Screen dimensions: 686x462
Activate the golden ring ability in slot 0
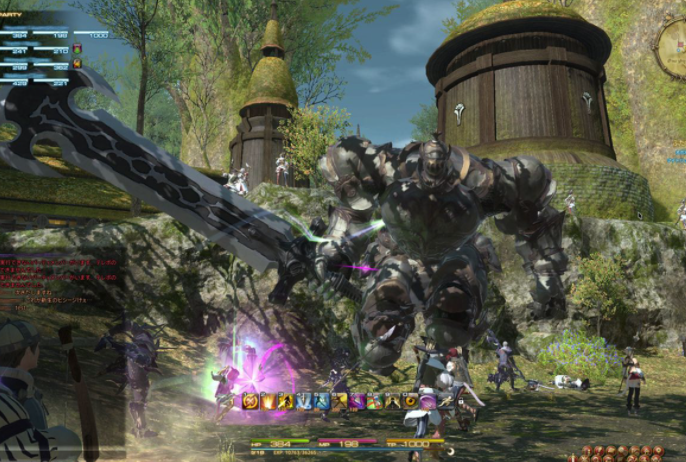pos(410,401)
